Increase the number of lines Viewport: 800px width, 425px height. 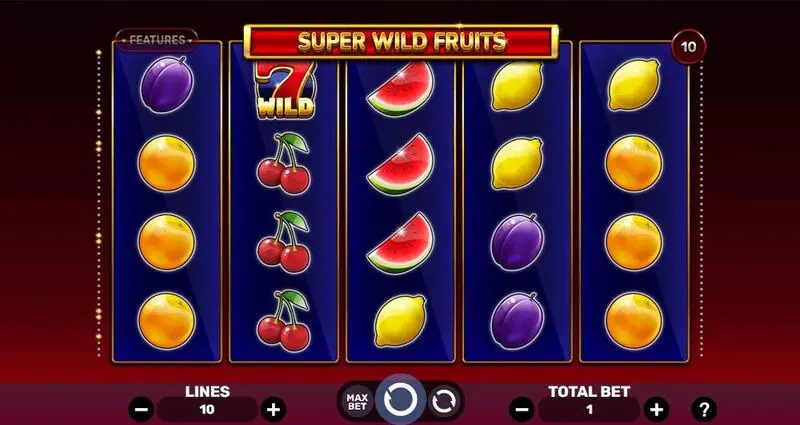coord(272,408)
